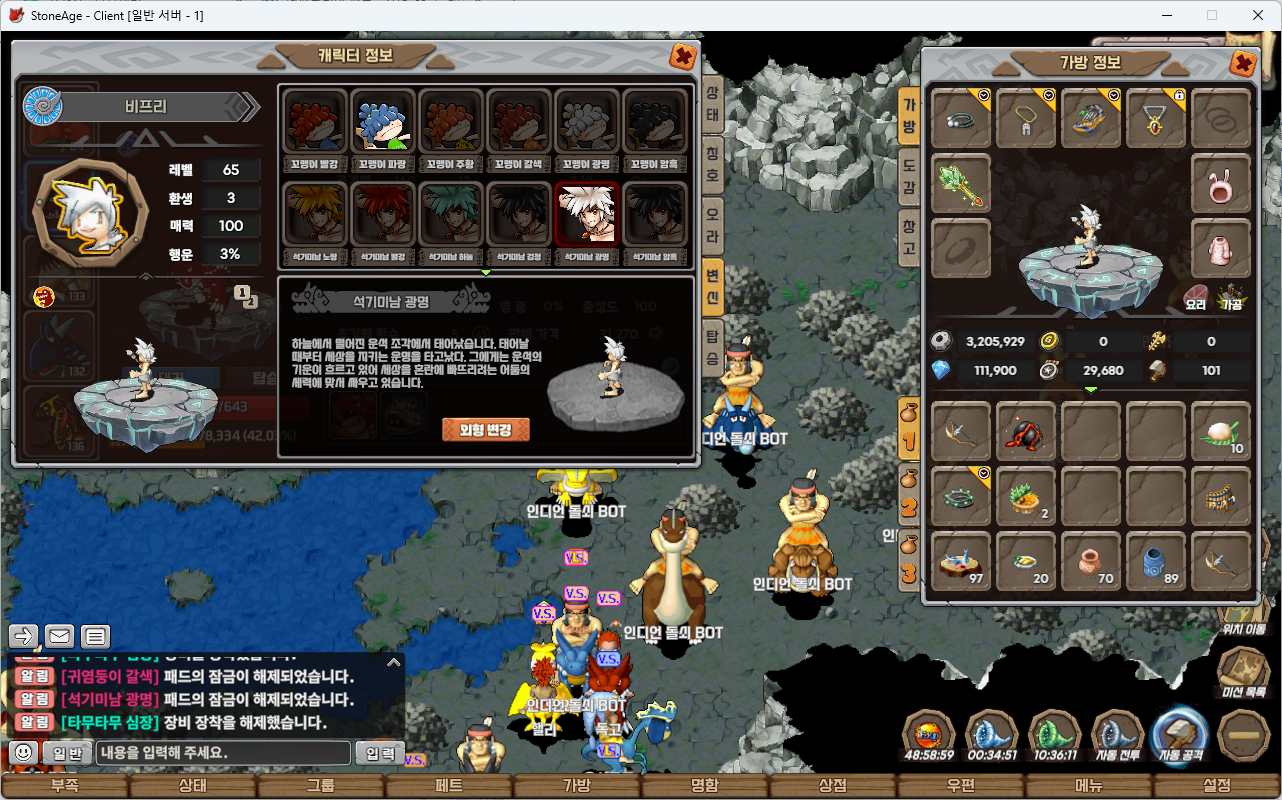Click the chat message input field
1282x800 pixels.
[223, 753]
